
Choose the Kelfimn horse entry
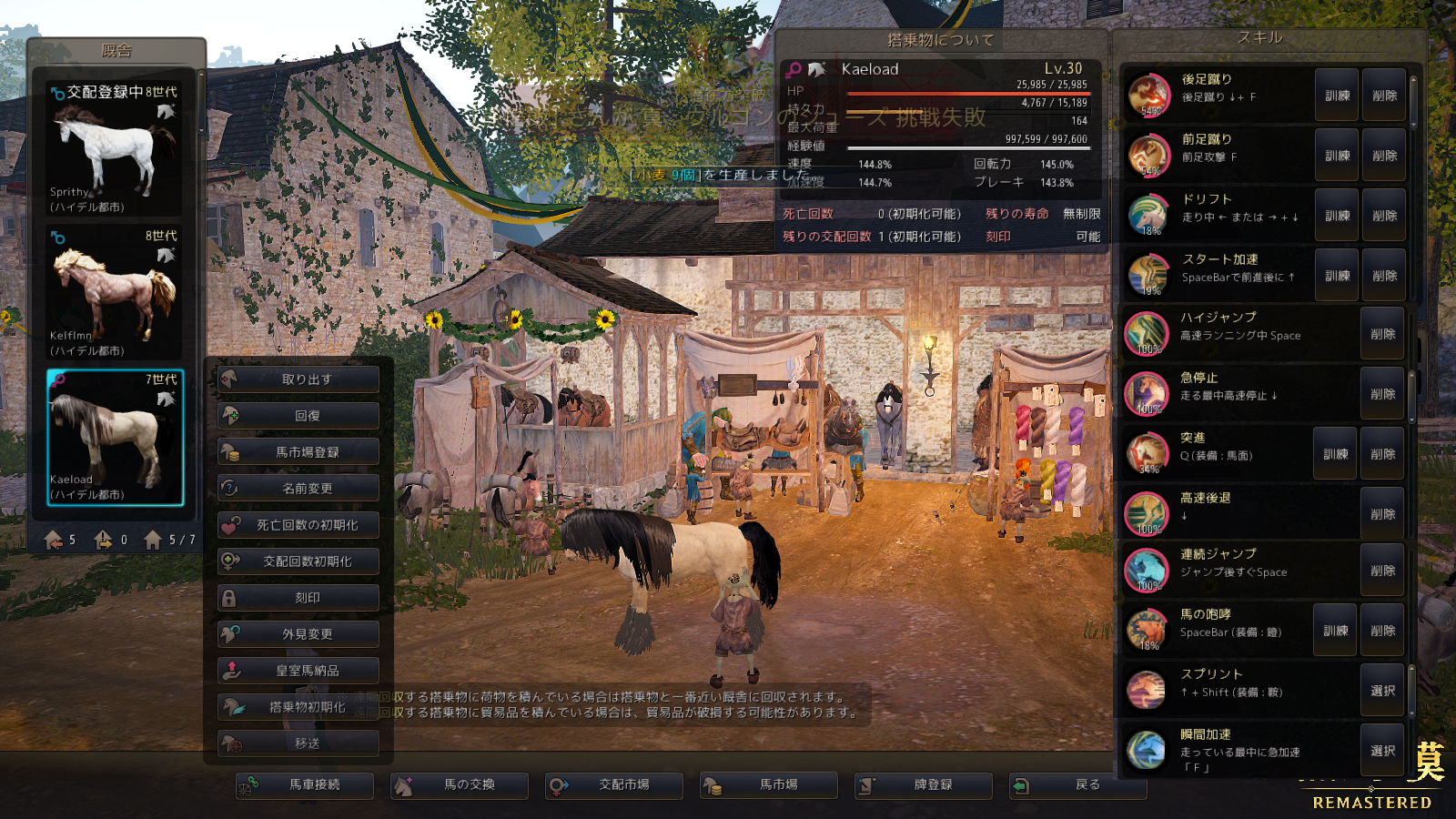115,293
